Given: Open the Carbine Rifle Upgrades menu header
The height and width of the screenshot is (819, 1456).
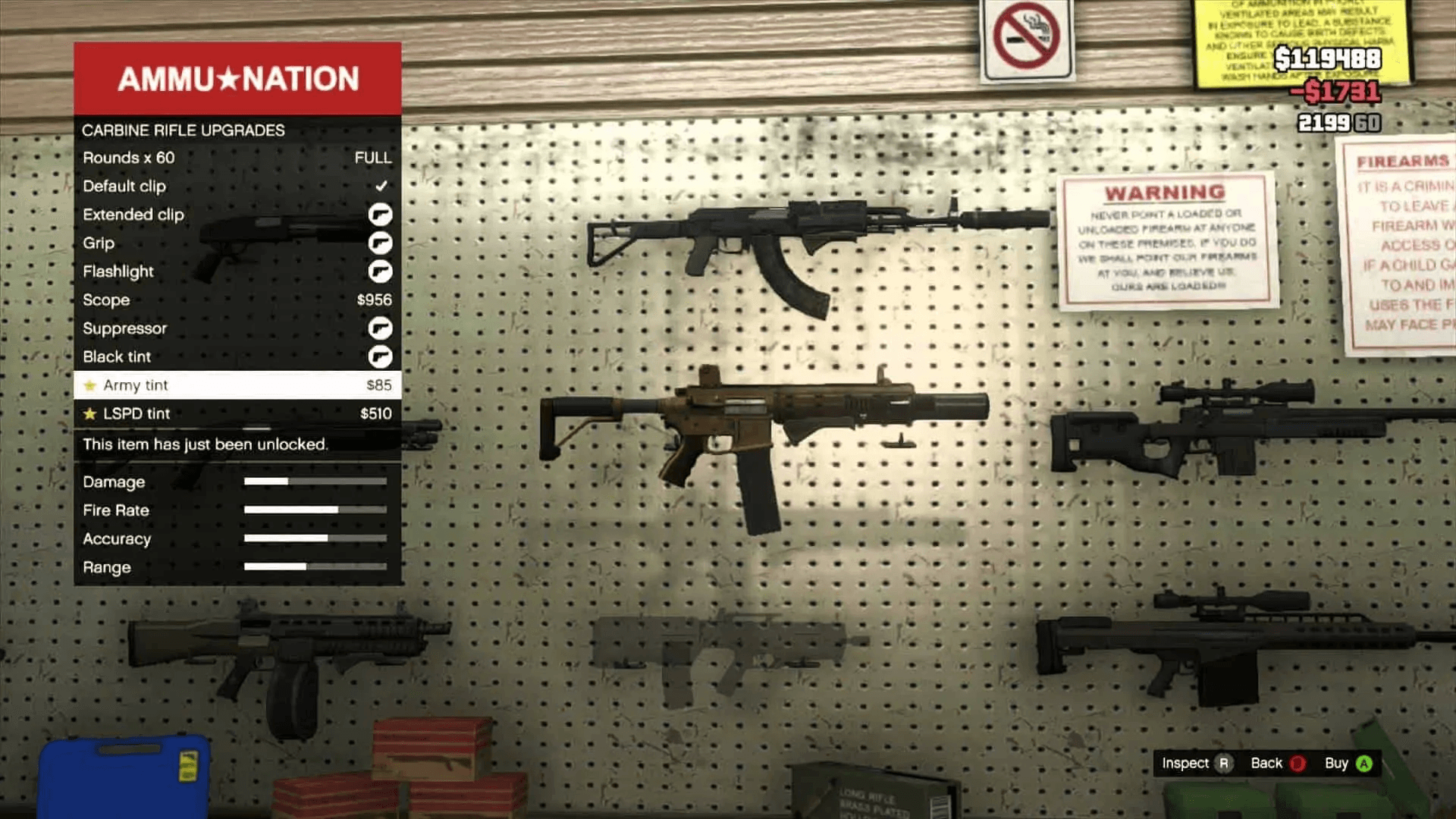Looking at the screenshot, I should click(184, 130).
